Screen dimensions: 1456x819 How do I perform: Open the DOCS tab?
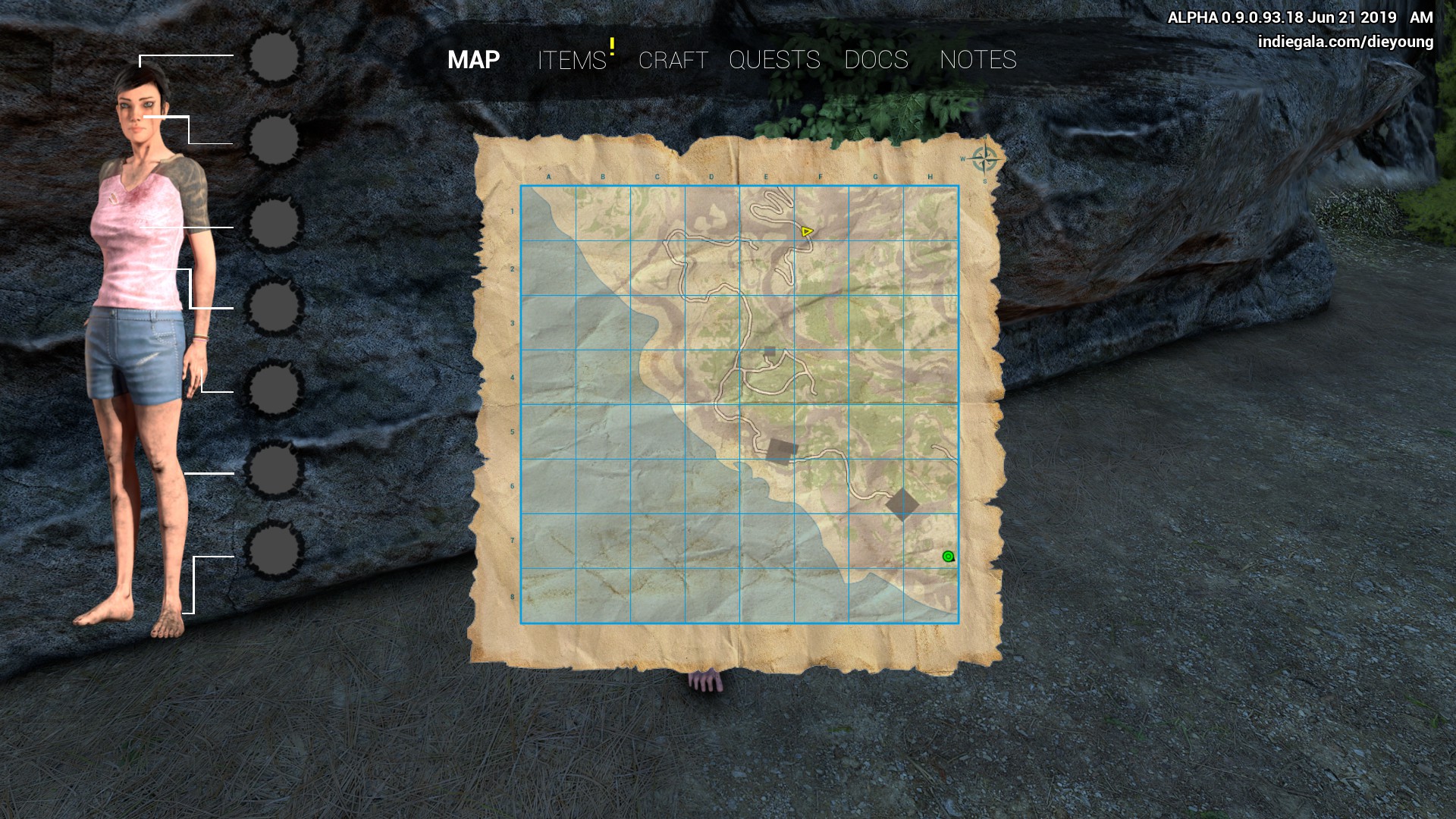point(876,60)
